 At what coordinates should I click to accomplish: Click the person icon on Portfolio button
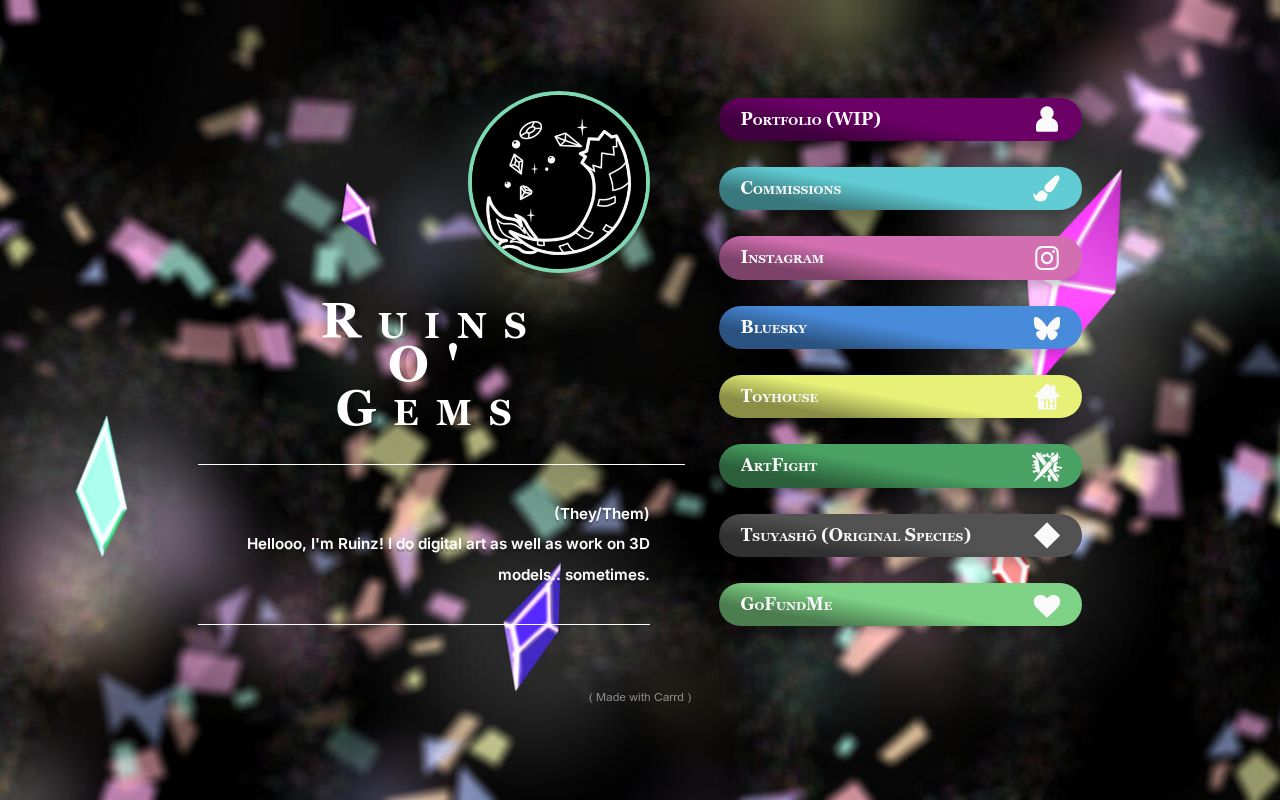tap(1047, 119)
